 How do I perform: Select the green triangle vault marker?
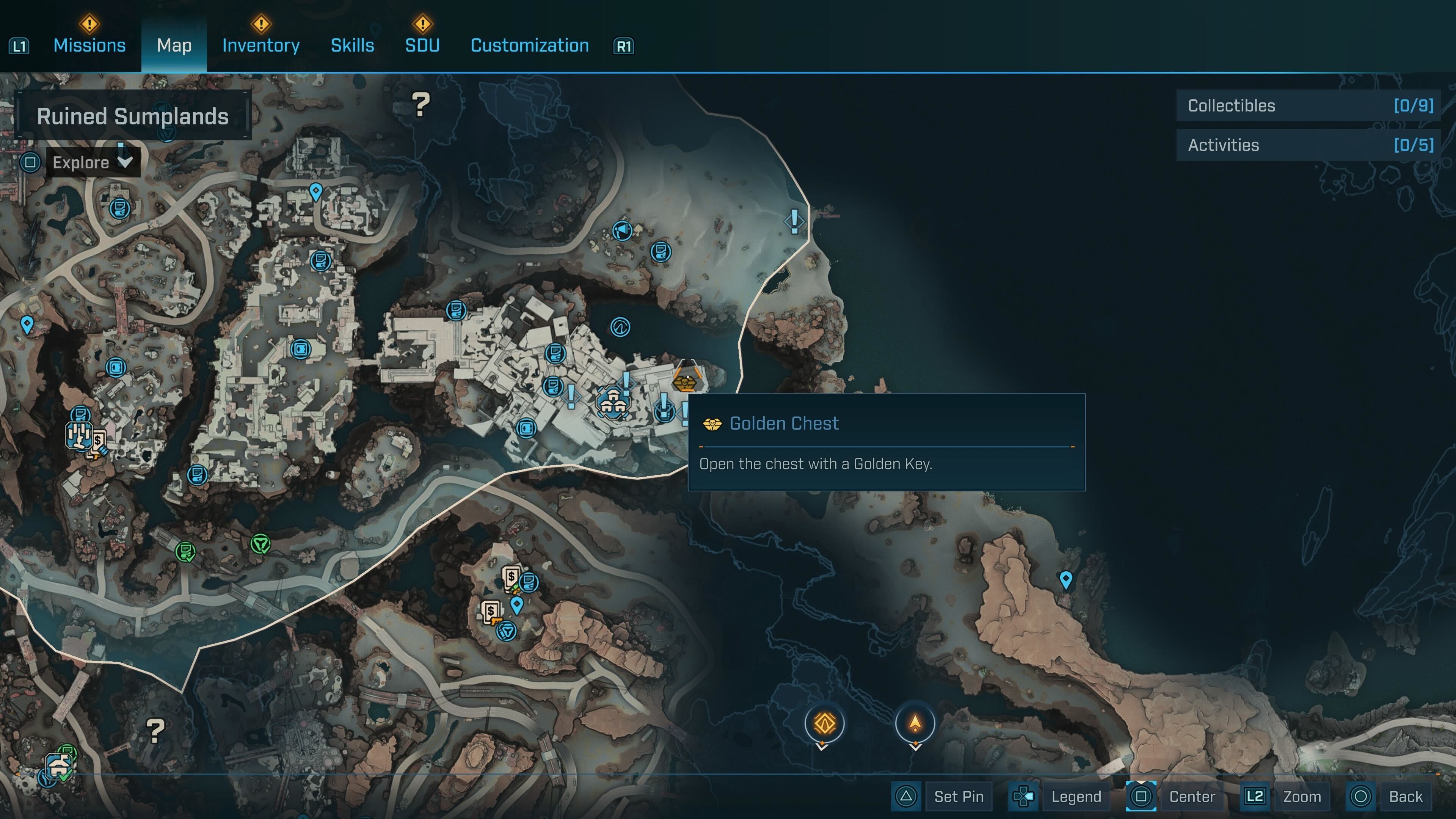260,544
